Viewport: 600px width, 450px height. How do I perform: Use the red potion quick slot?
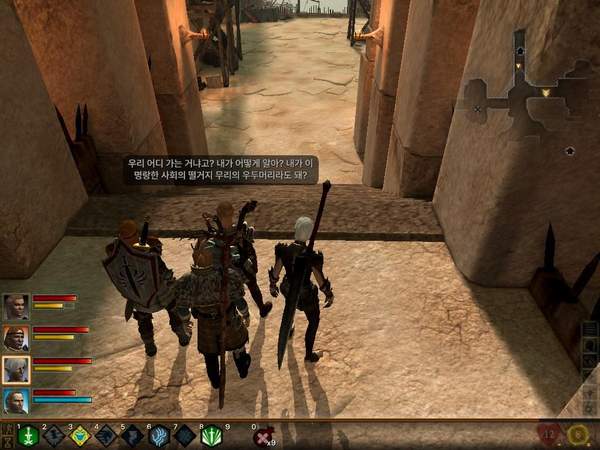263,437
